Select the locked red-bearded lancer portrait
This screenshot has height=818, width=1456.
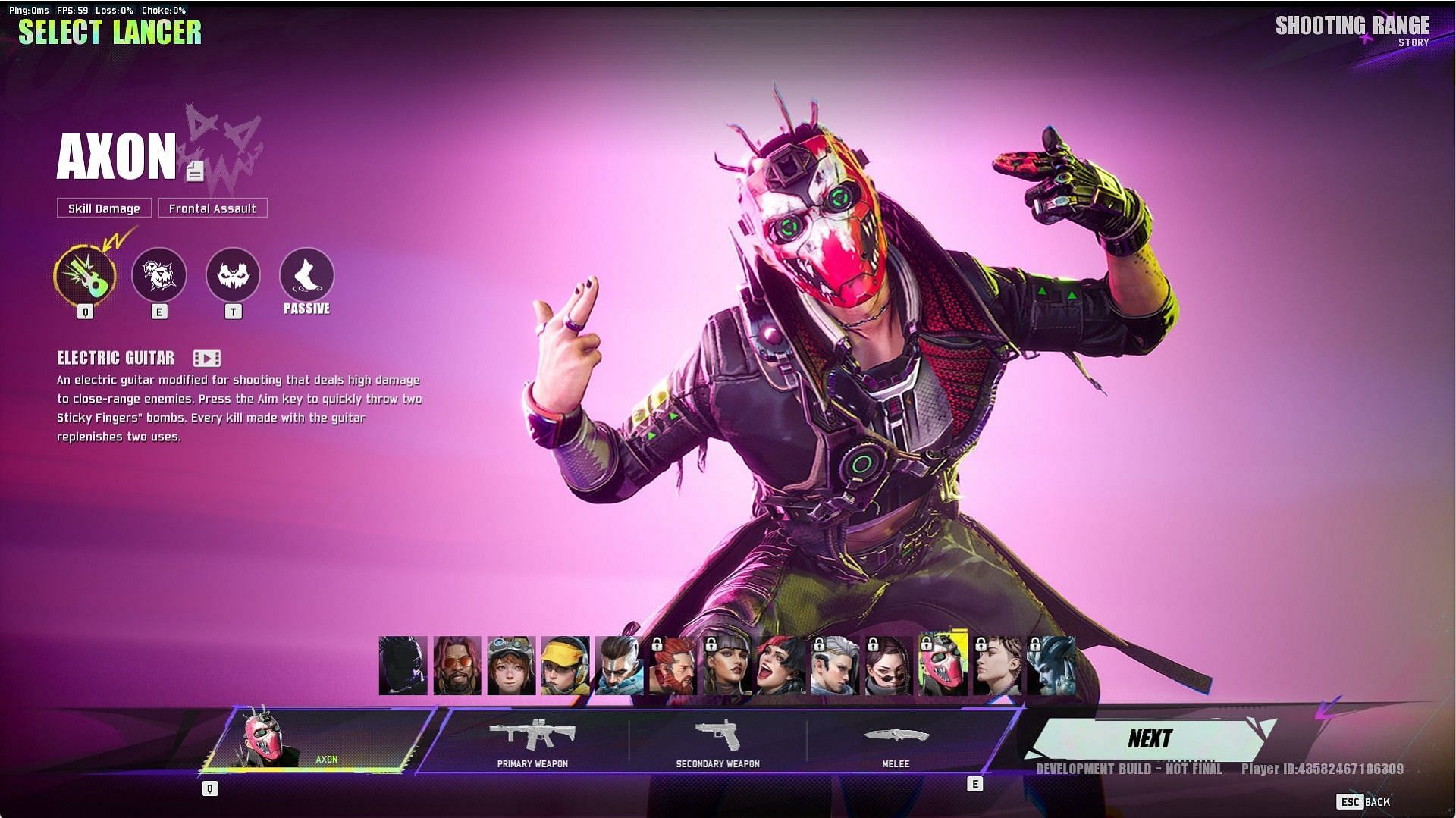(x=673, y=666)
